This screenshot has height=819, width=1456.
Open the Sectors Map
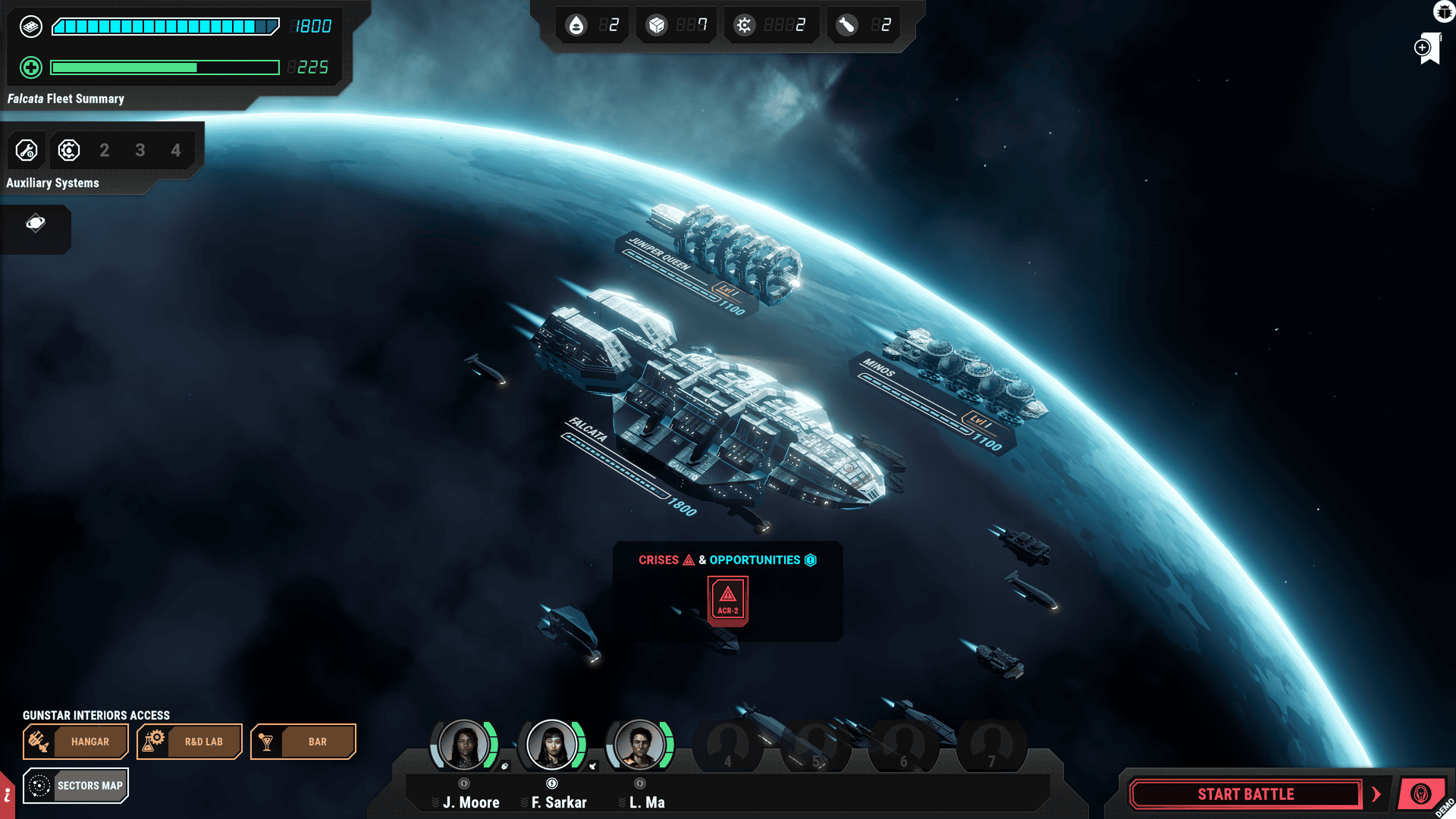[75, 786]
